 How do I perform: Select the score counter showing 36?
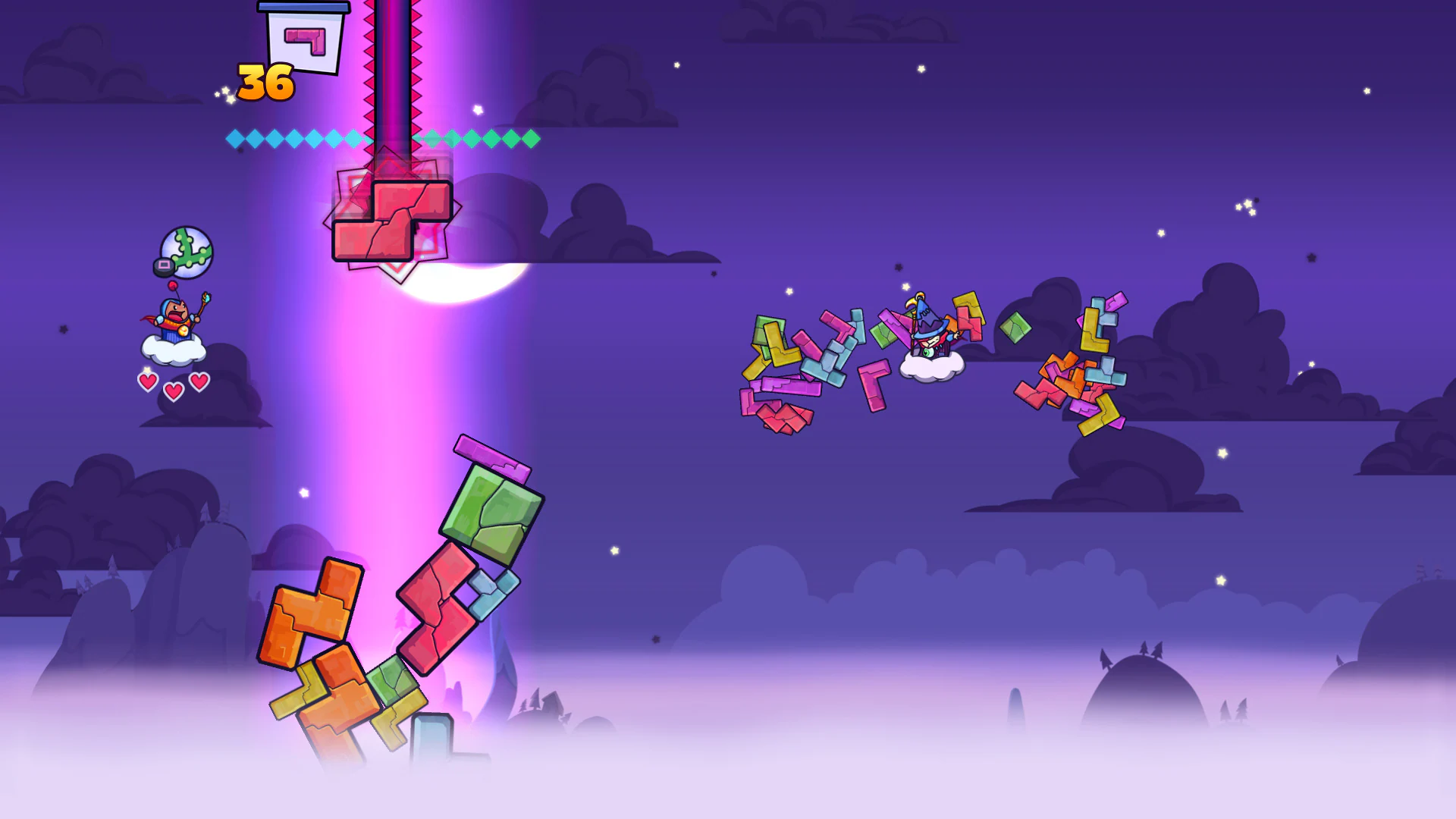264,82
